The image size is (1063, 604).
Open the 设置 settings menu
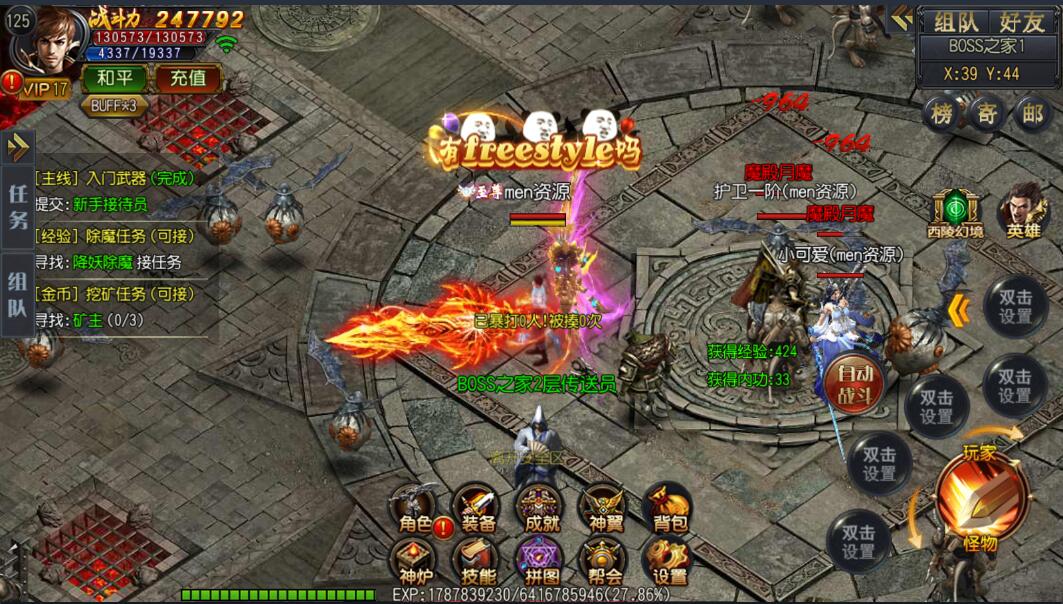668,561
